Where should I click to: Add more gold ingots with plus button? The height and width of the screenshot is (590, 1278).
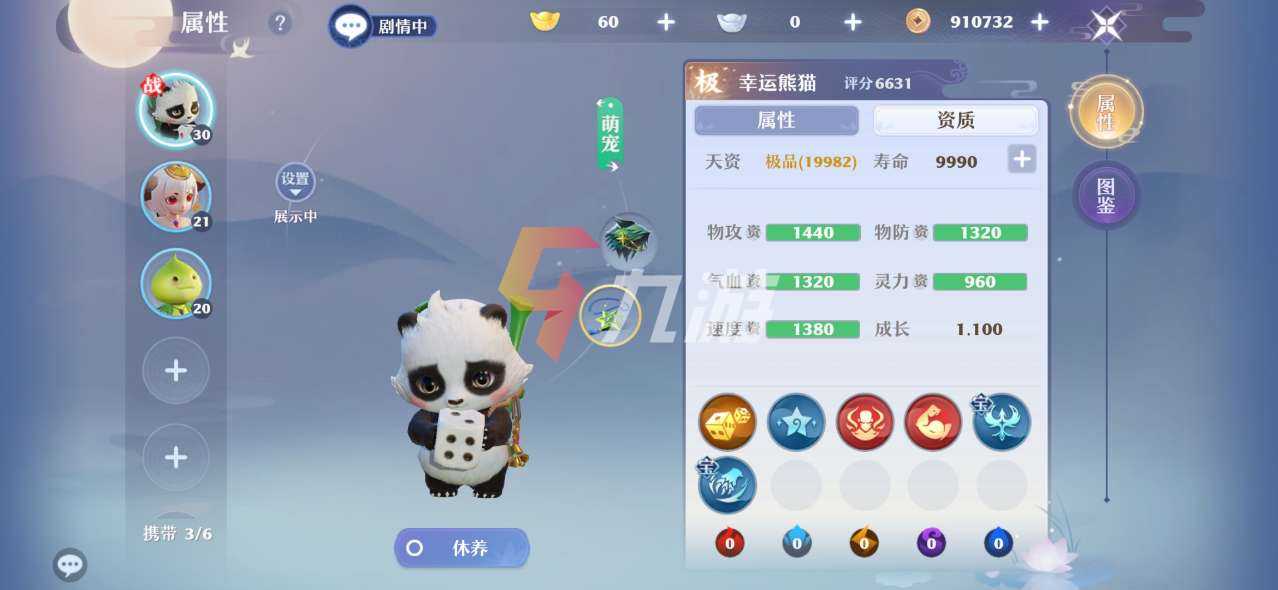click(x=666, y=22)
